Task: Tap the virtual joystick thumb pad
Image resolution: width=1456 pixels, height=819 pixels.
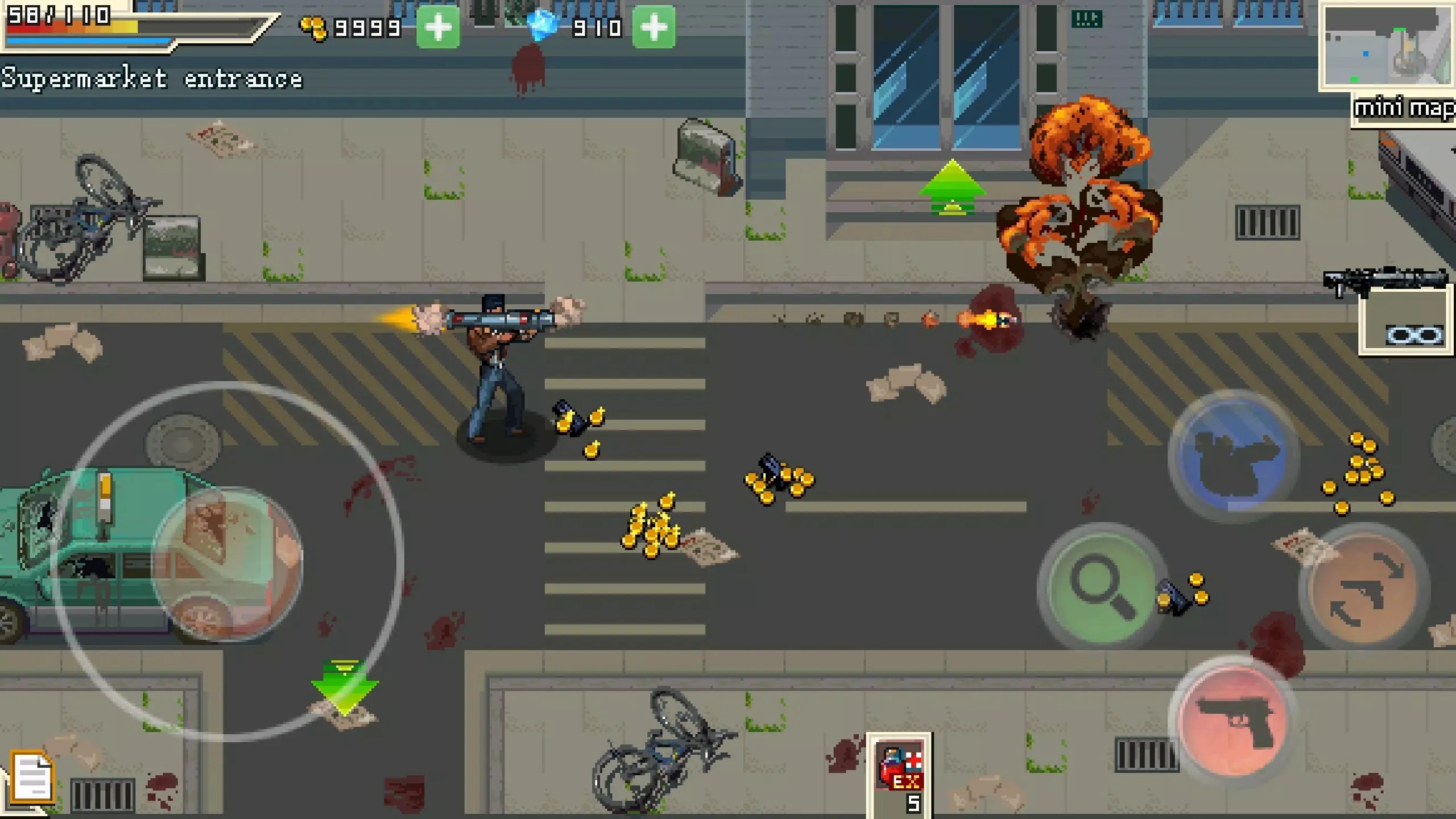Action: click(x=227, y=563)
